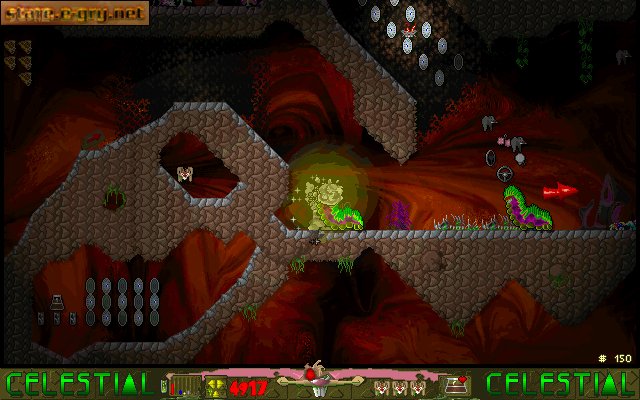Select the yellow radiation weapon icon

click(215, 385)
